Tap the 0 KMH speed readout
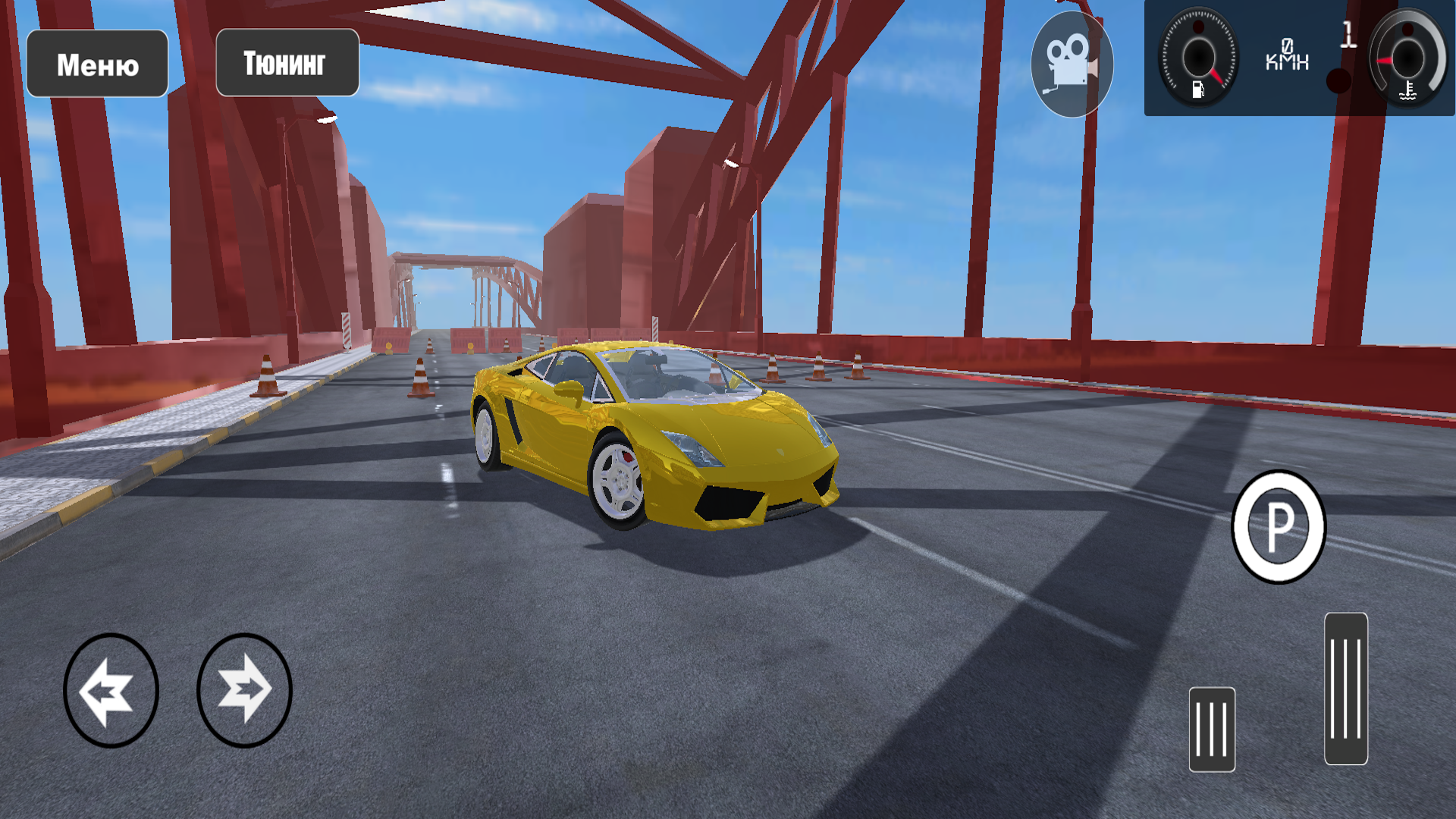The height and width of the screenshot is (819, 1456). tap(1288, 53)
